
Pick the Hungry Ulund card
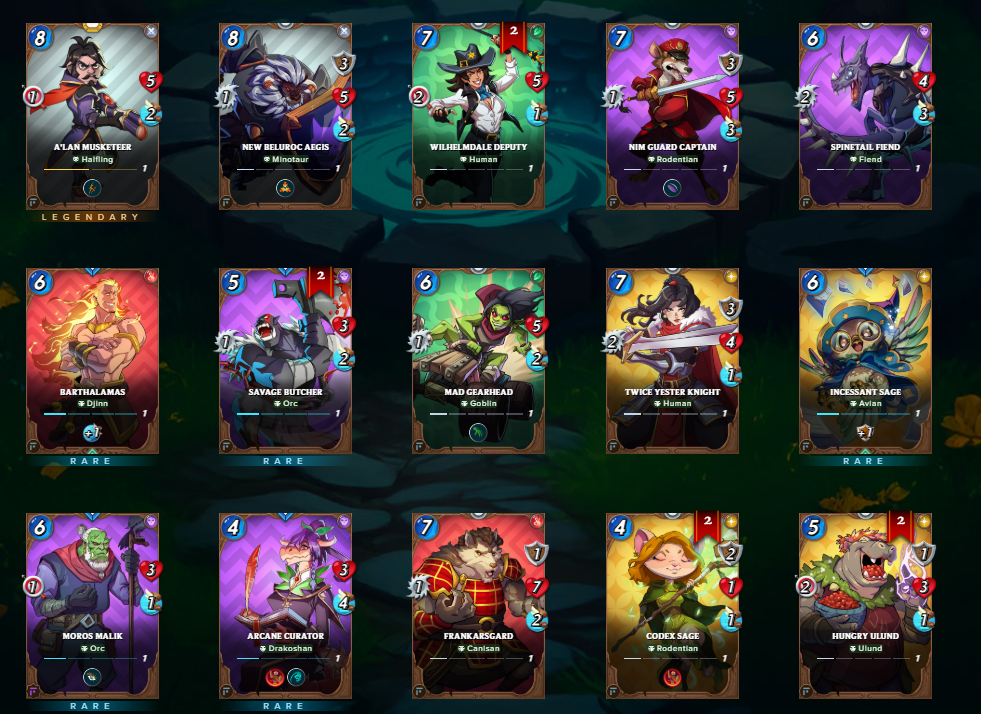(865, 605)
